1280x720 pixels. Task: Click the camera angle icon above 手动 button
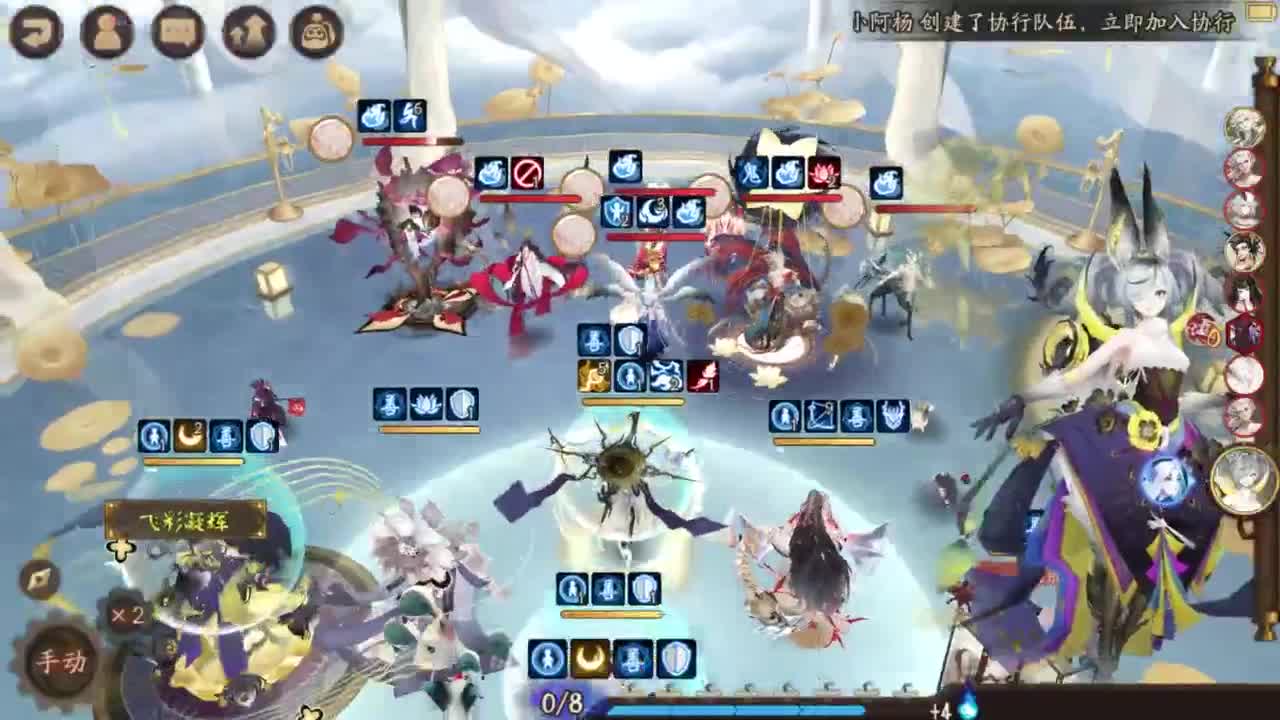click(x=41, y=576)
